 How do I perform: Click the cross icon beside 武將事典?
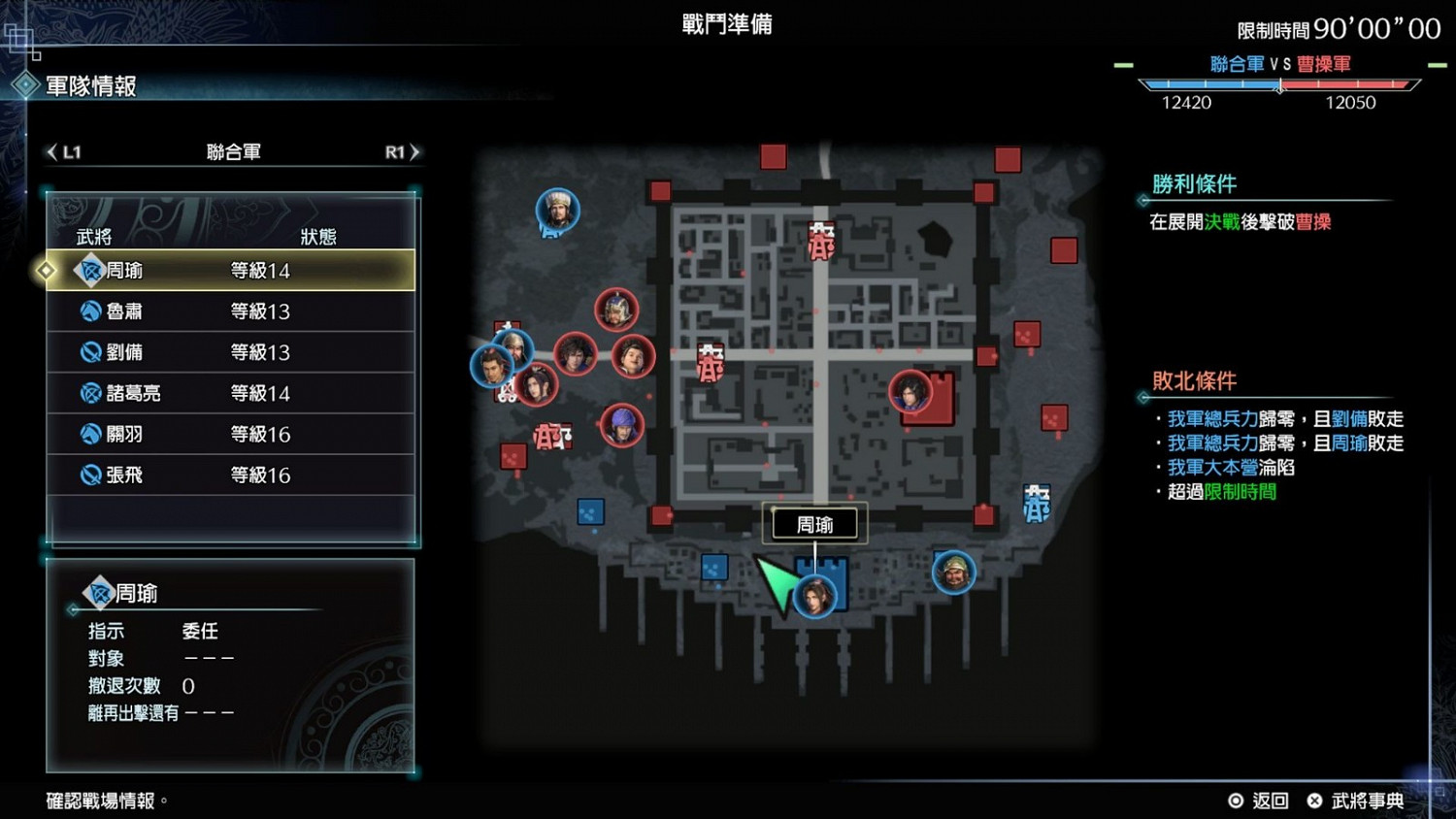point(1315,801)
